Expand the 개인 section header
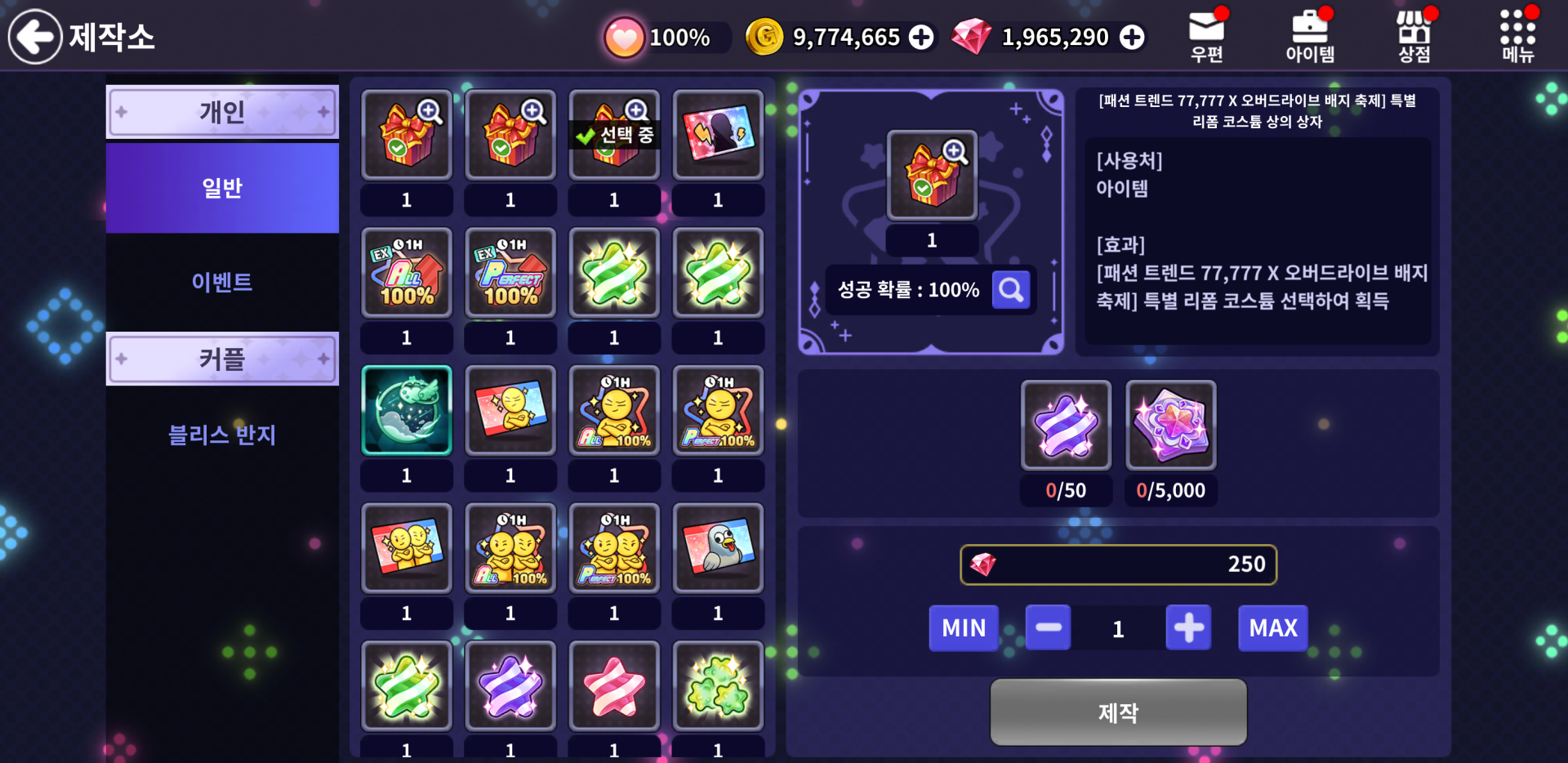 coord(222,112)
